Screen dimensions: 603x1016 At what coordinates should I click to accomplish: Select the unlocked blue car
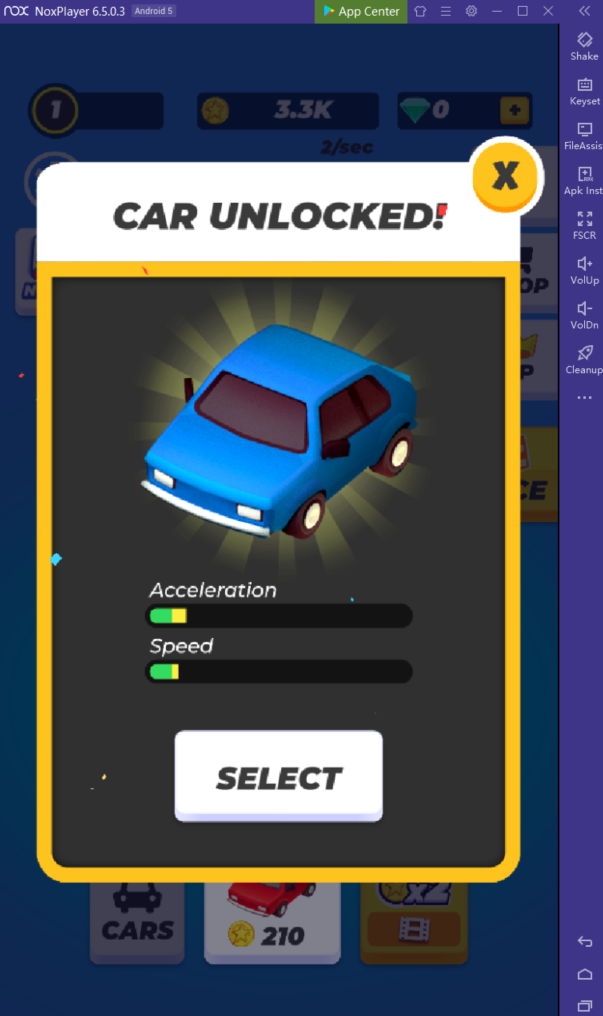(x=278, y=777)
